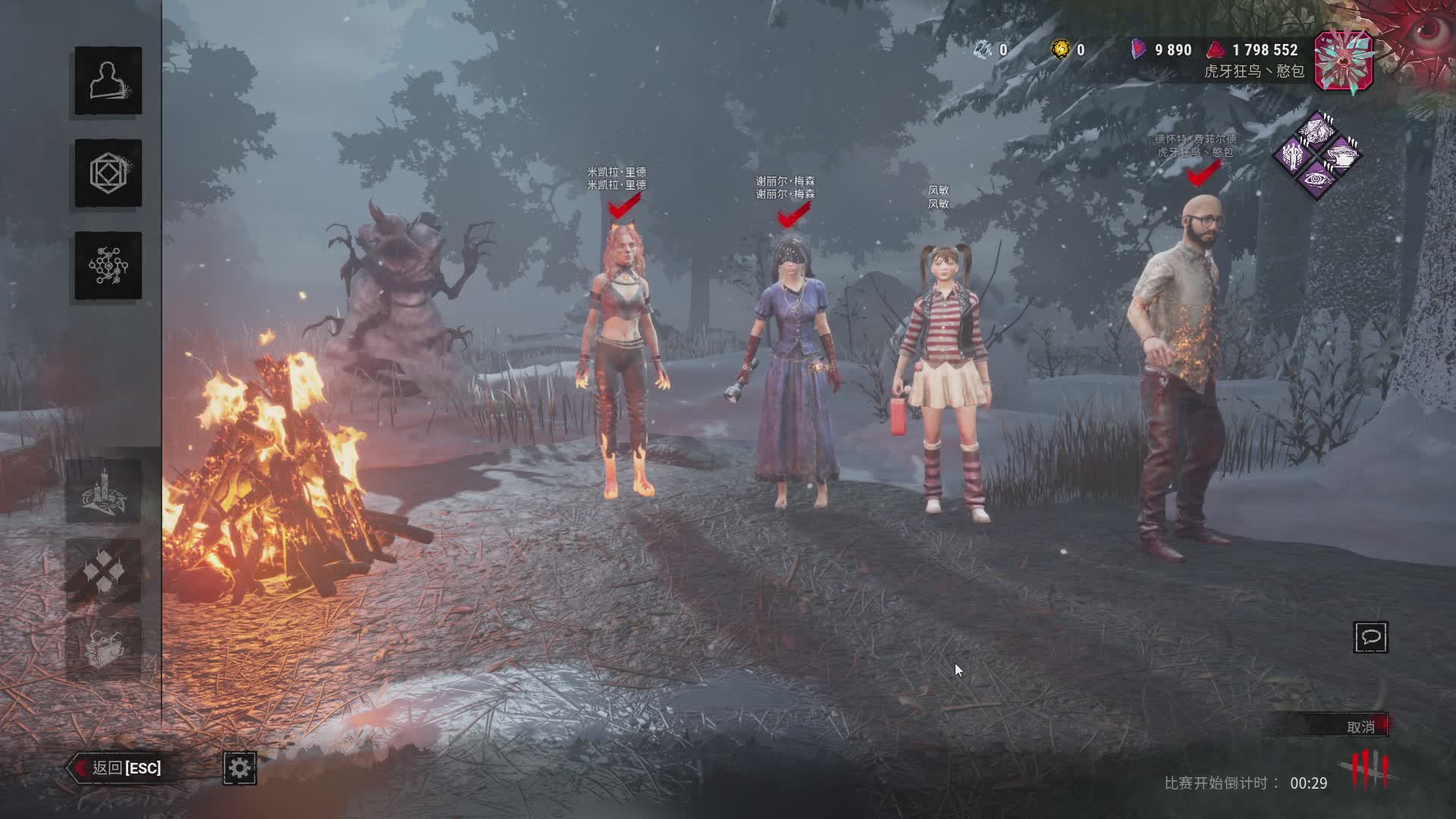The width and height of the screenshot is (1456, 819).
Task: Click the player profile avatar badge
Action: pos(1343,62)
